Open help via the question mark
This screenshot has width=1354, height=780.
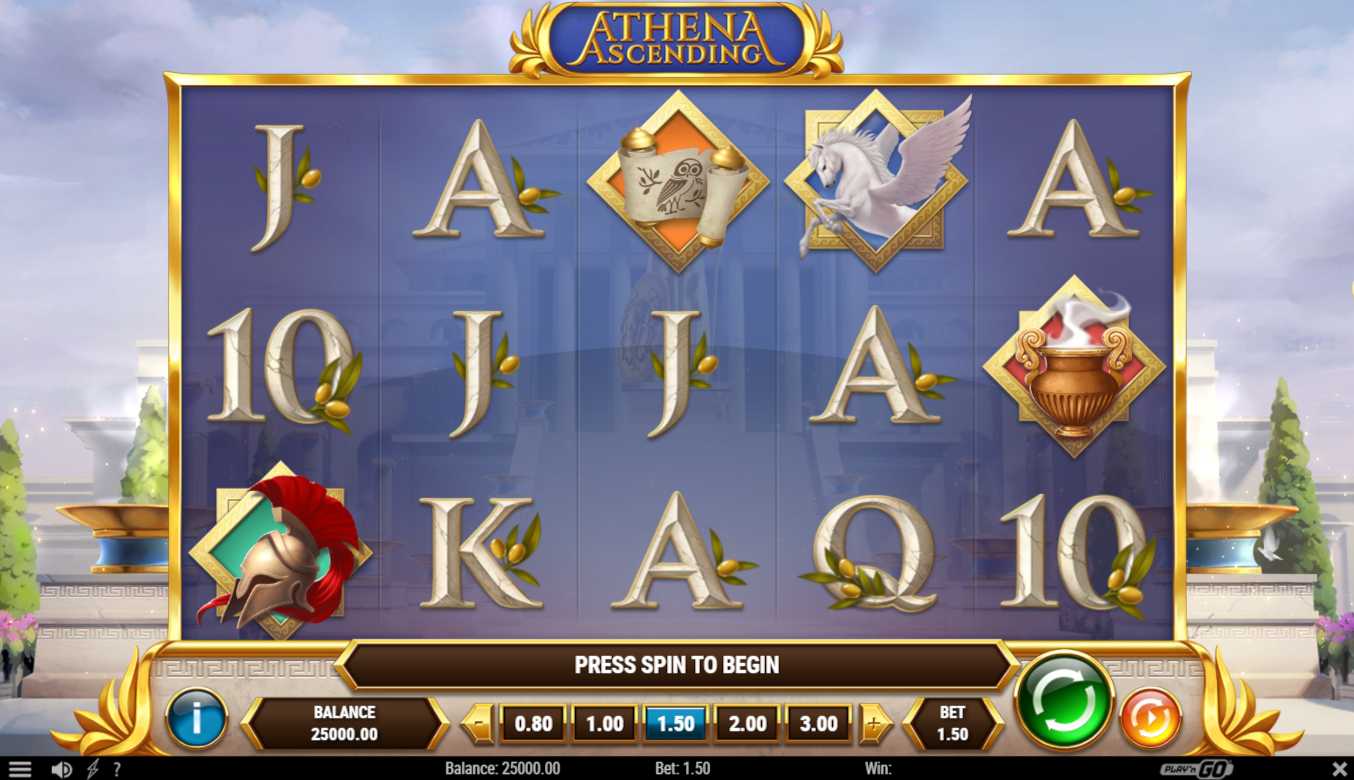pos(117,769)
